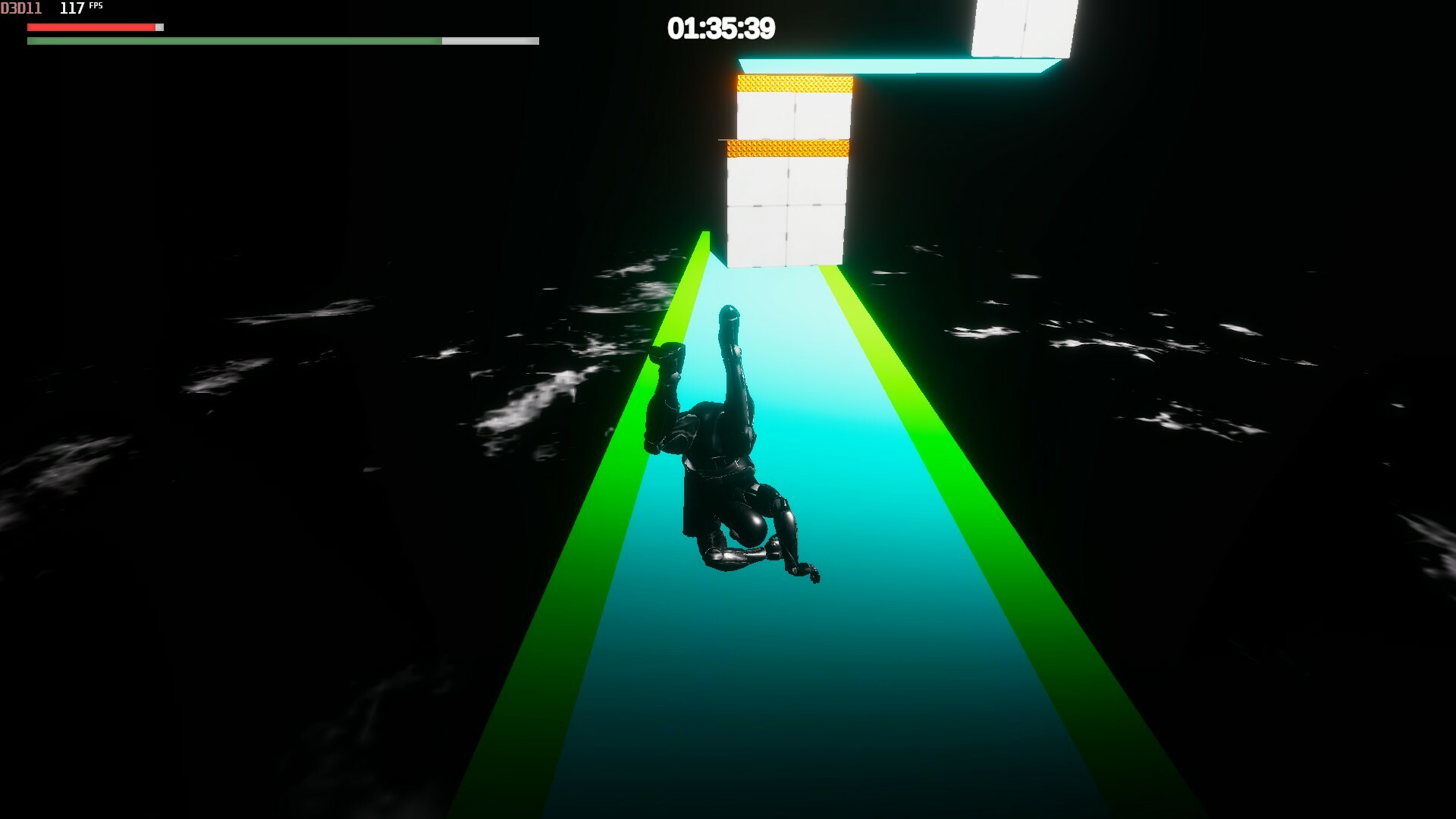Select the 01:35:39 timer
This screenshot has width=1456, height=819.
[x=719, y=28]
